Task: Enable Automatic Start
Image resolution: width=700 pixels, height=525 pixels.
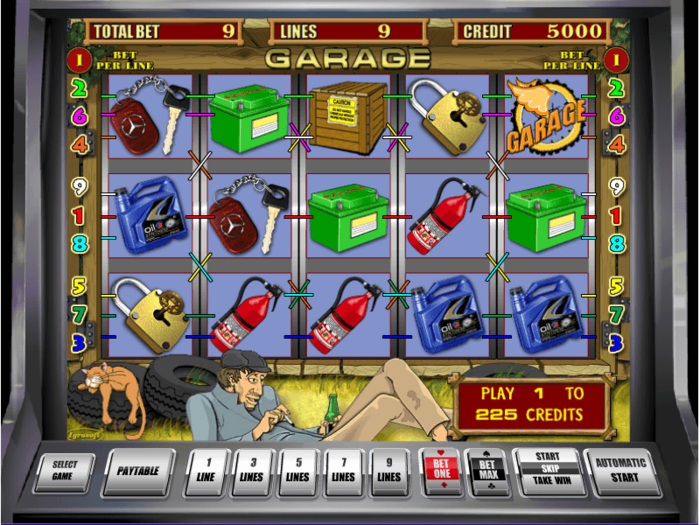Action: (x=622, y=470)
